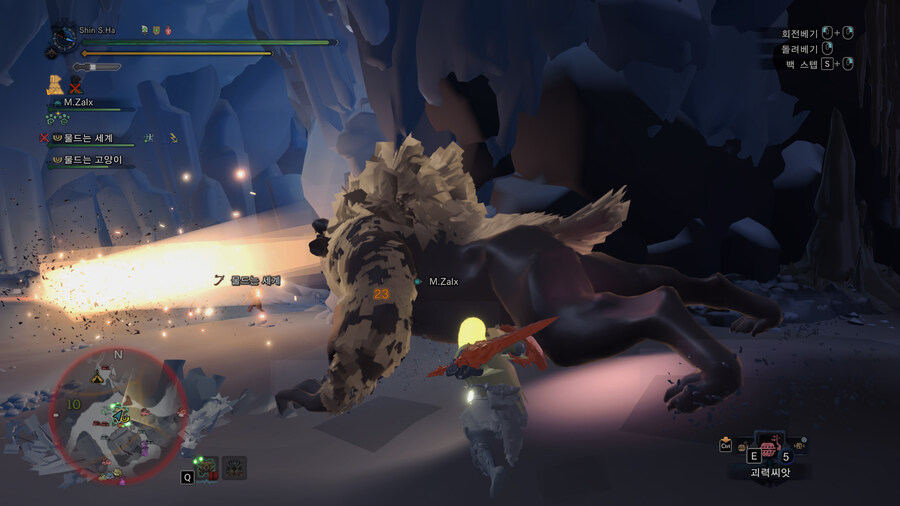The image size is (900, 506).
Task: Click the Palico gadget icon beside Q
Action: click(208, 467)
